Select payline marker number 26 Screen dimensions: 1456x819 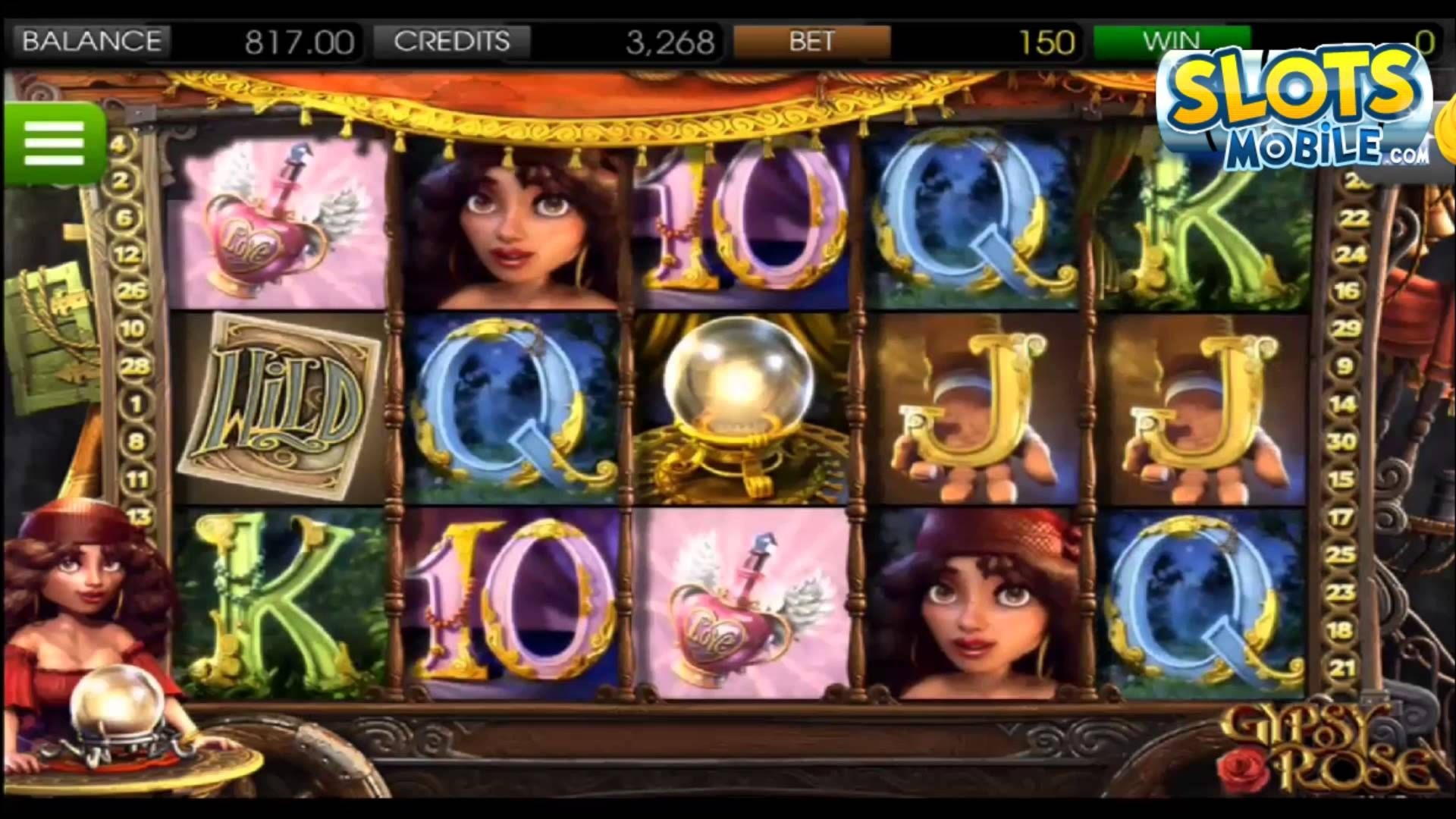[x=132, y=290]
